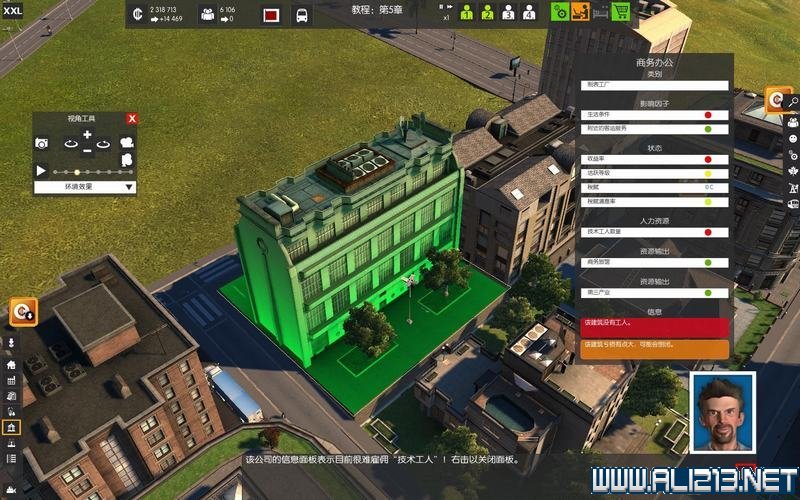Select game speed 2 button
Viewport: 800px width, 500px height.
point(487,13)
